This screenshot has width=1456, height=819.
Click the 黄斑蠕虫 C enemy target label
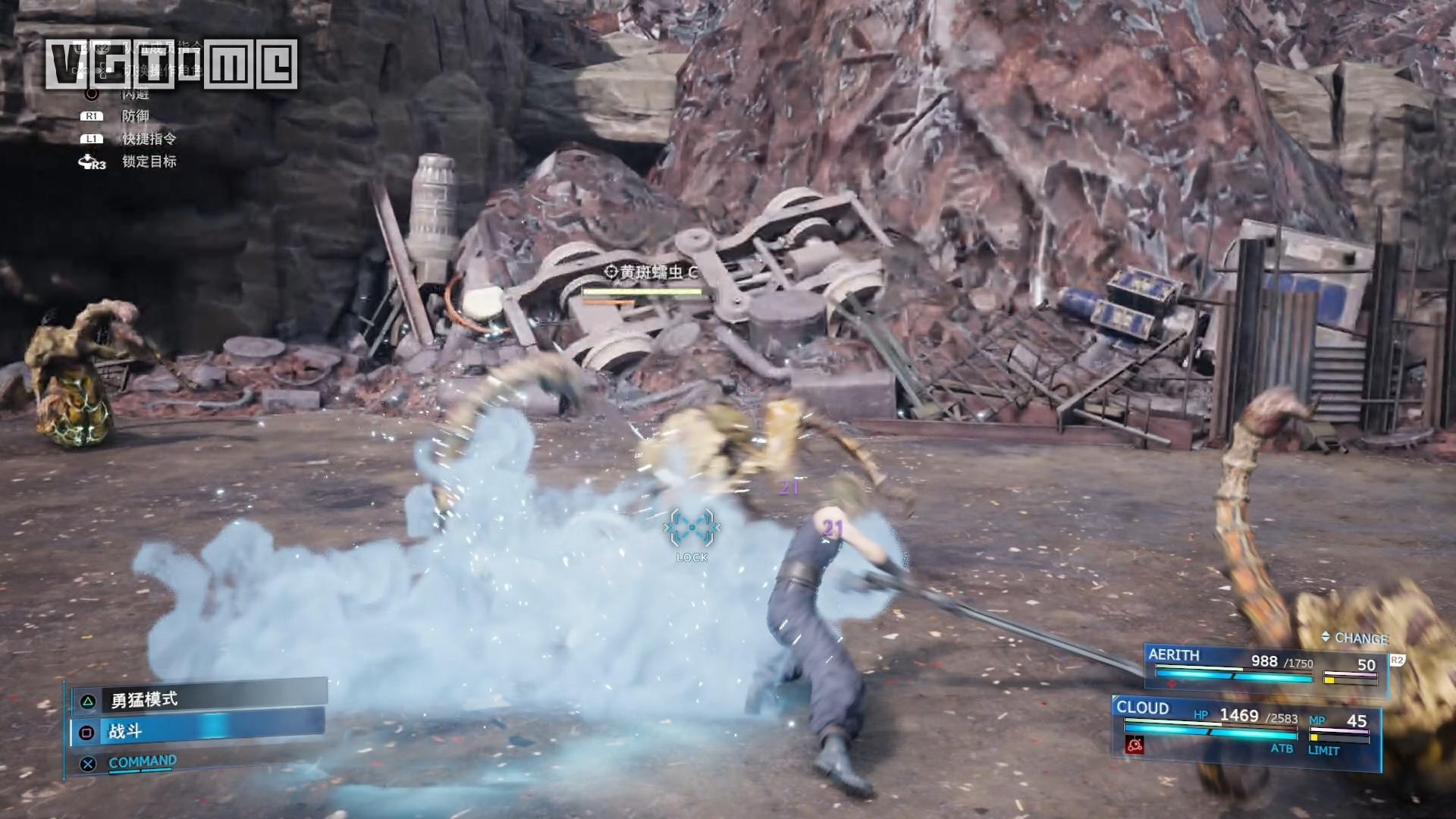(x=651, y=272)
